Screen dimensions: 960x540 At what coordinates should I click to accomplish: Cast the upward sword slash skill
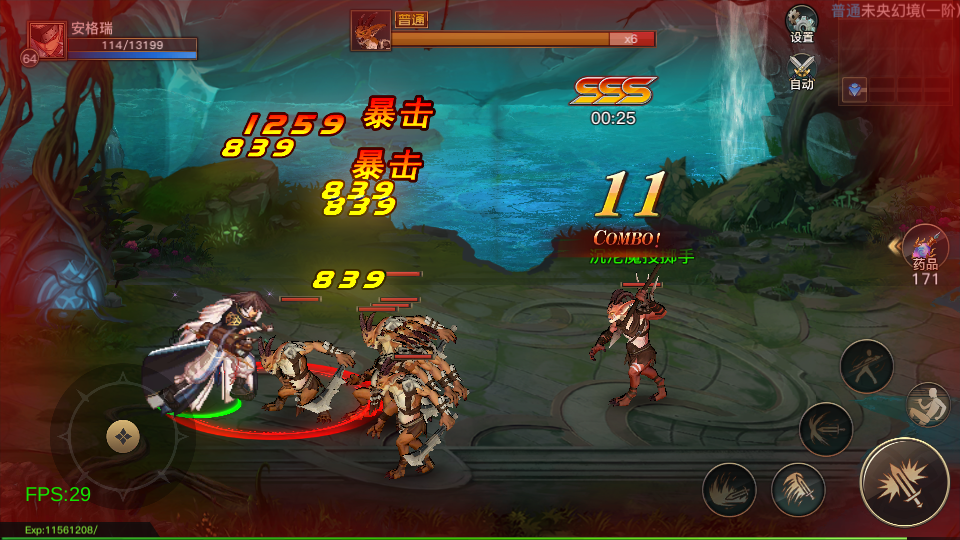(x=797, y=490)
